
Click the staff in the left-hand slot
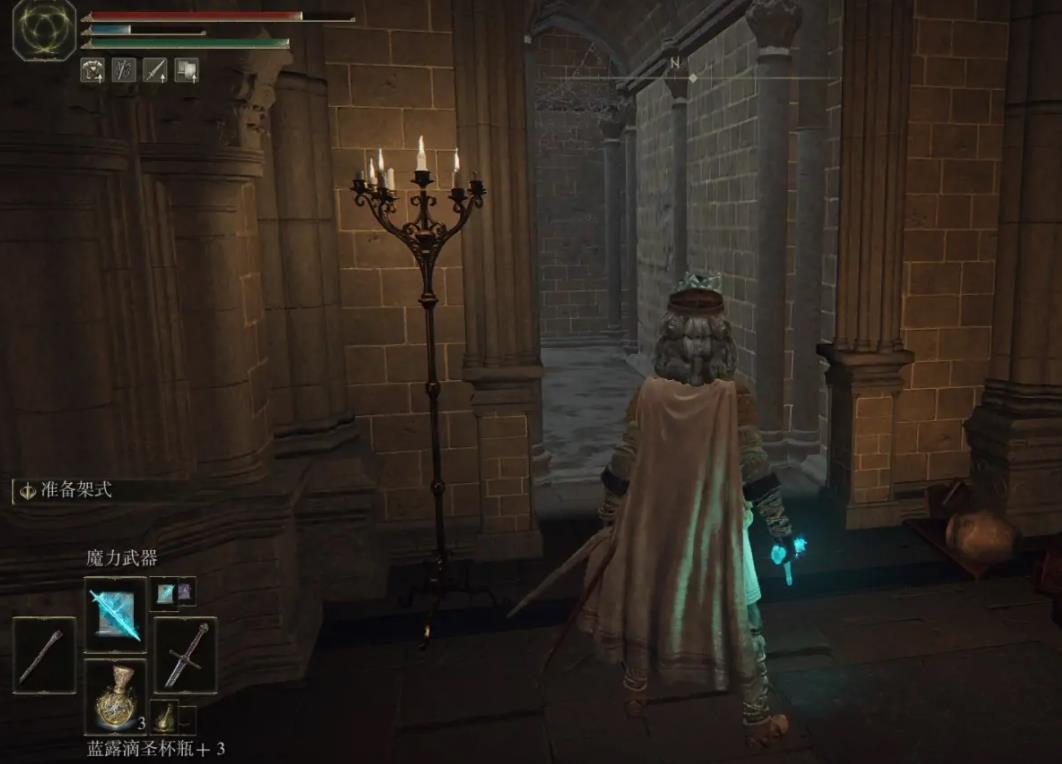pos(44,655)
